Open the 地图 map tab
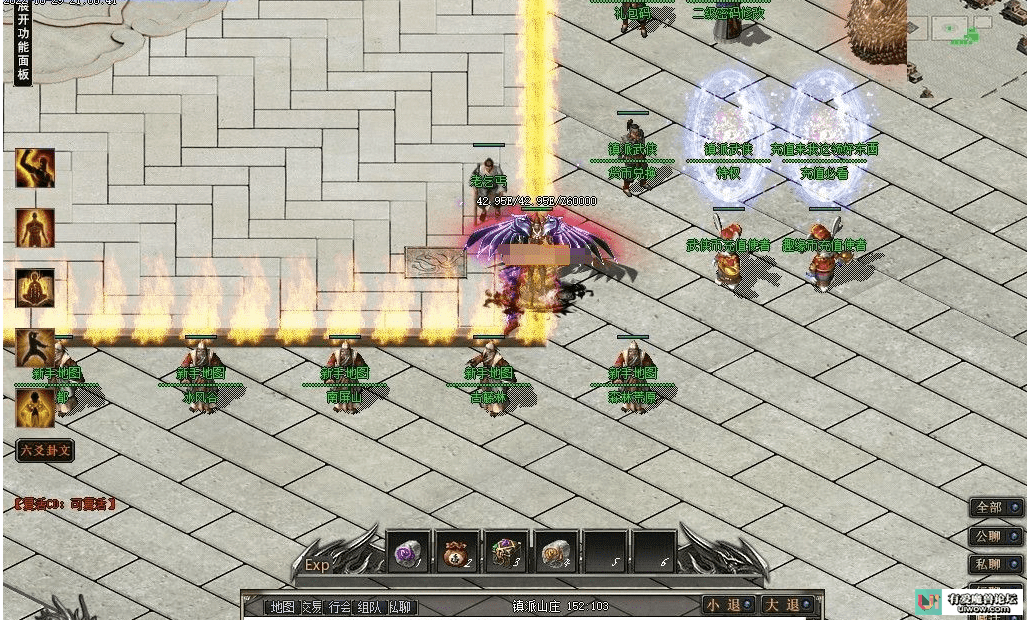 point(283,607)
